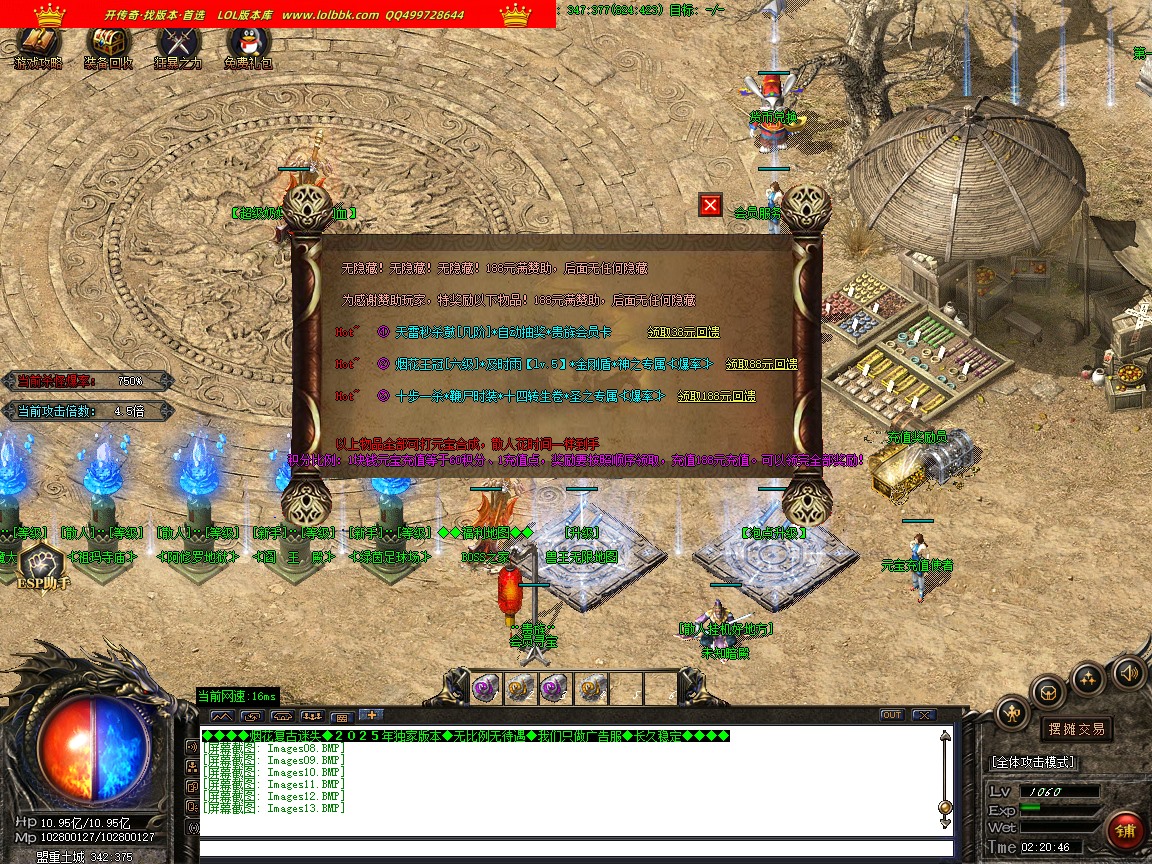Click the orange plus chat tab button
Viewport: 1152px width, 864px height.
[x=370, y=715]
